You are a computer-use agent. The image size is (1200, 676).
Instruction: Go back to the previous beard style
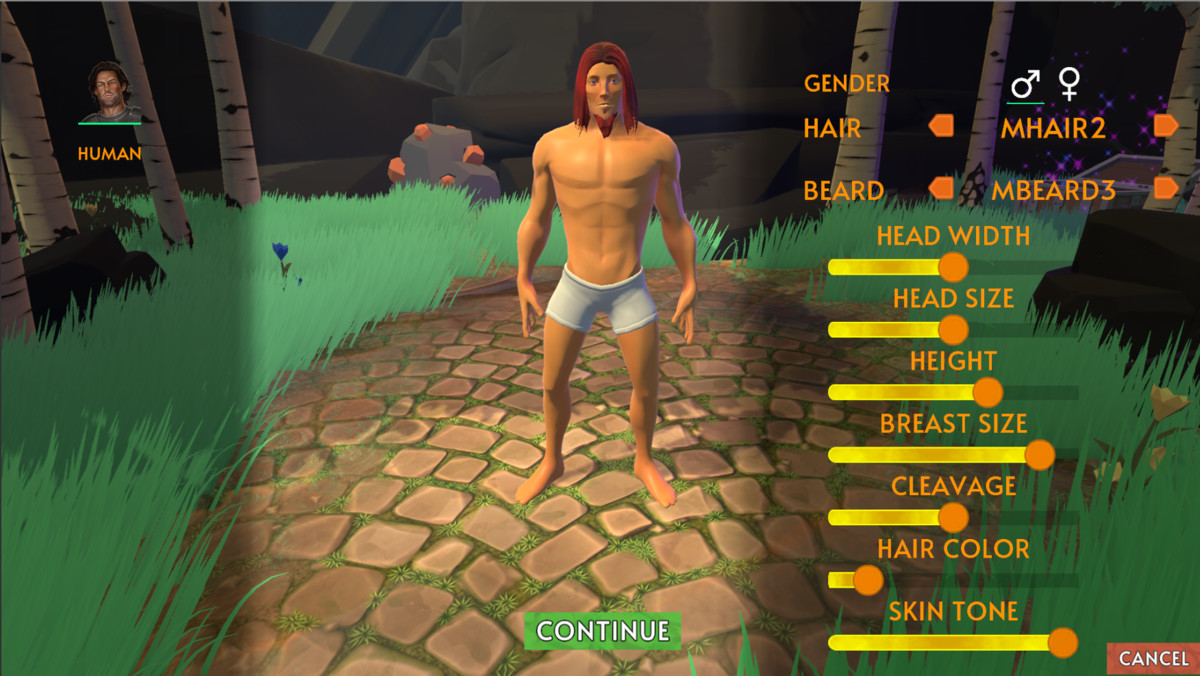[941, 188]
